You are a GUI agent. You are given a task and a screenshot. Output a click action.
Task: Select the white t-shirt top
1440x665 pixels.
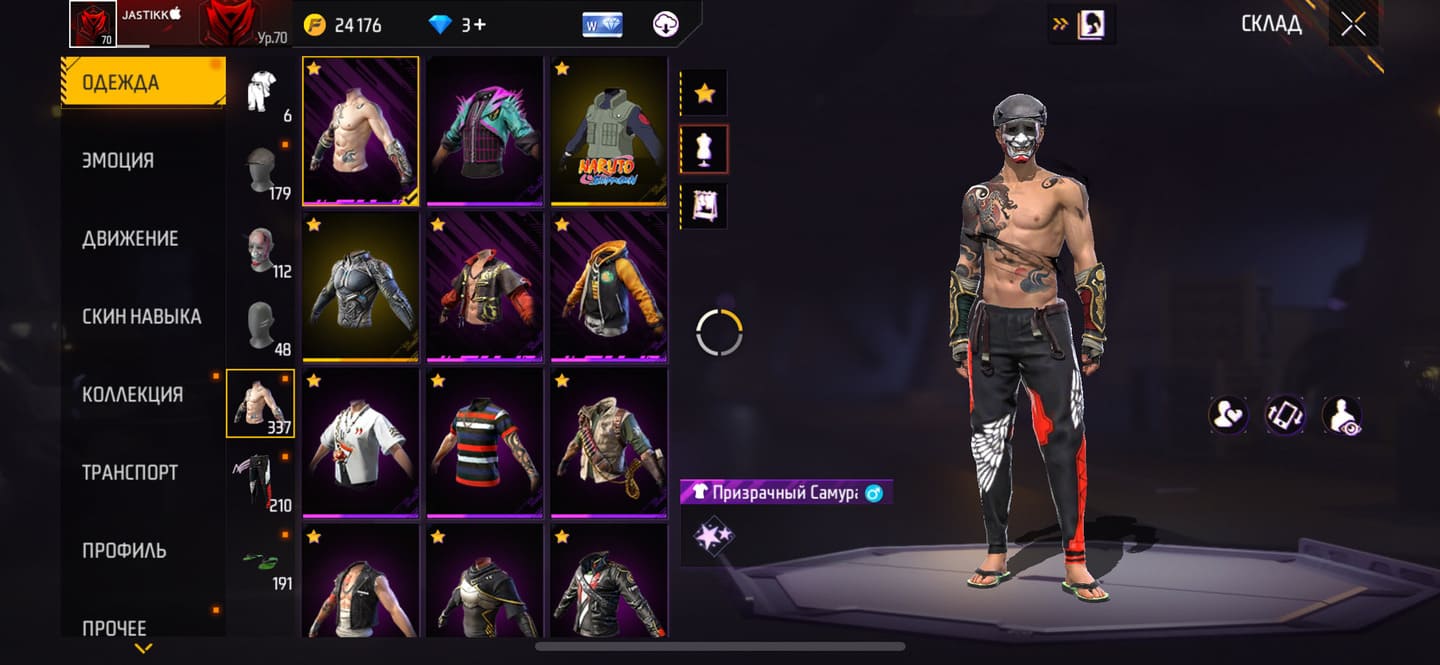360,442
